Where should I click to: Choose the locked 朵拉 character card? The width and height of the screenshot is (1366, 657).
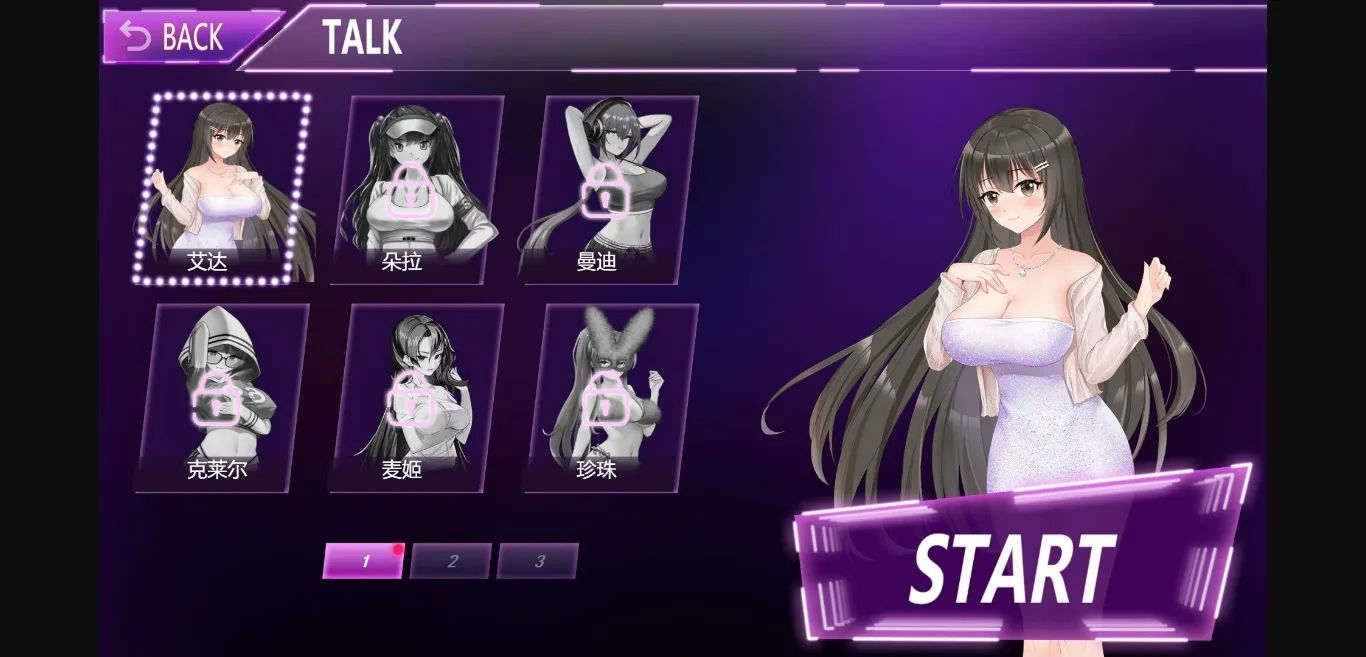tap(415, 190)
